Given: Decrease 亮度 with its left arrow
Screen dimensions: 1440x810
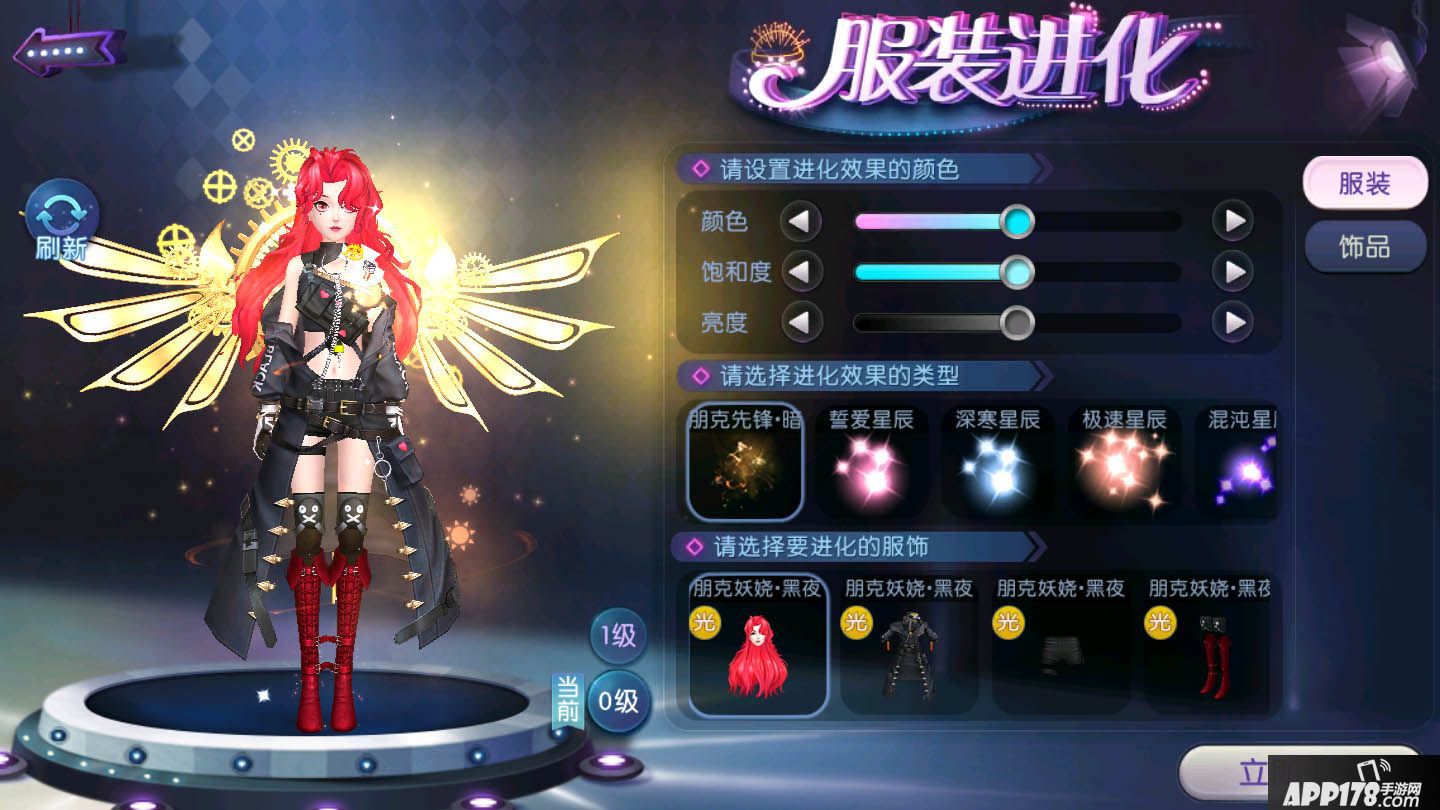Looking at the screenshot, I should pyautogui.click(x=803, y=323).
